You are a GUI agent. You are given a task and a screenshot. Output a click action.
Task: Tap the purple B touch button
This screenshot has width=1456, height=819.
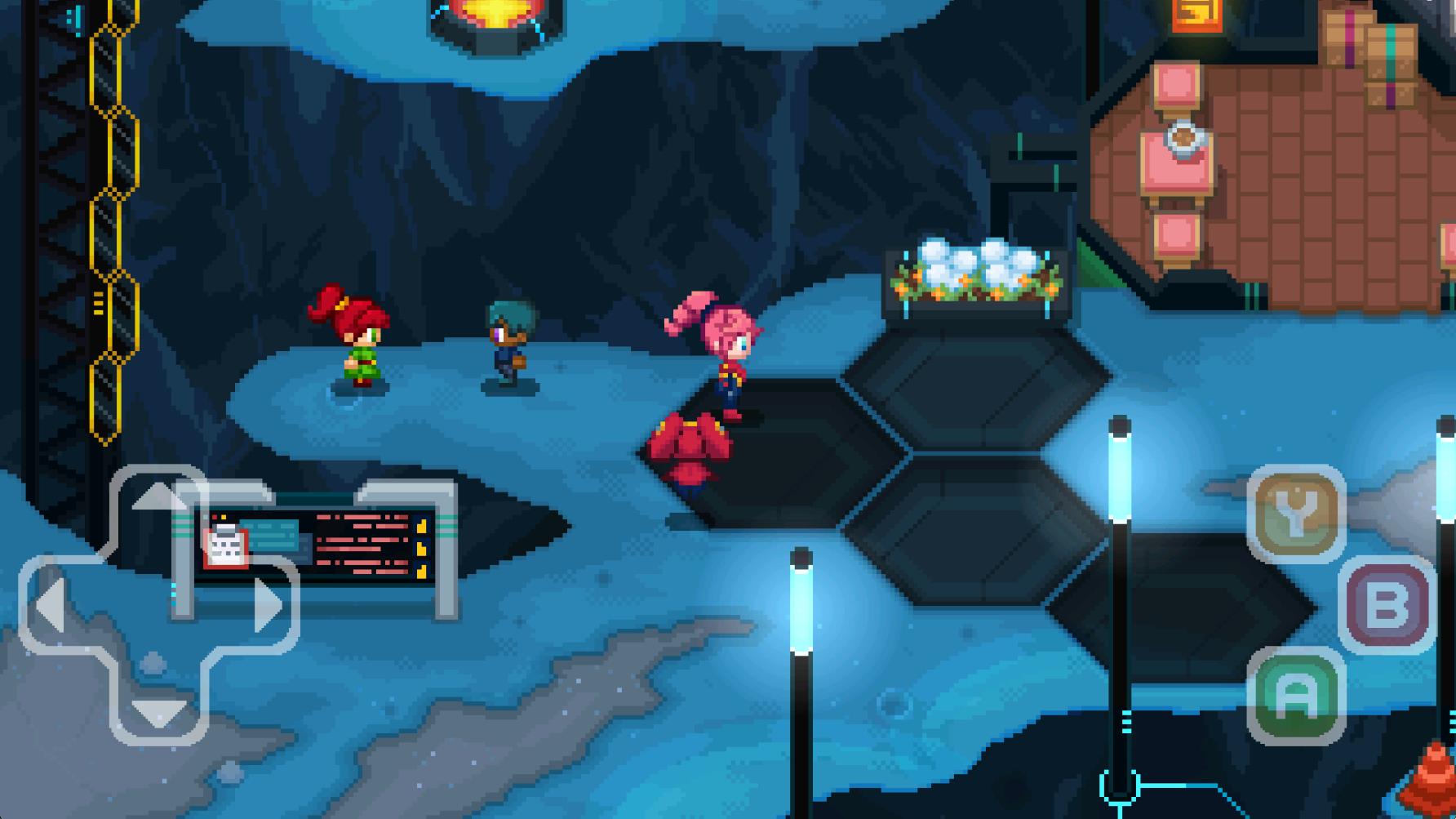coord(1387,605)
